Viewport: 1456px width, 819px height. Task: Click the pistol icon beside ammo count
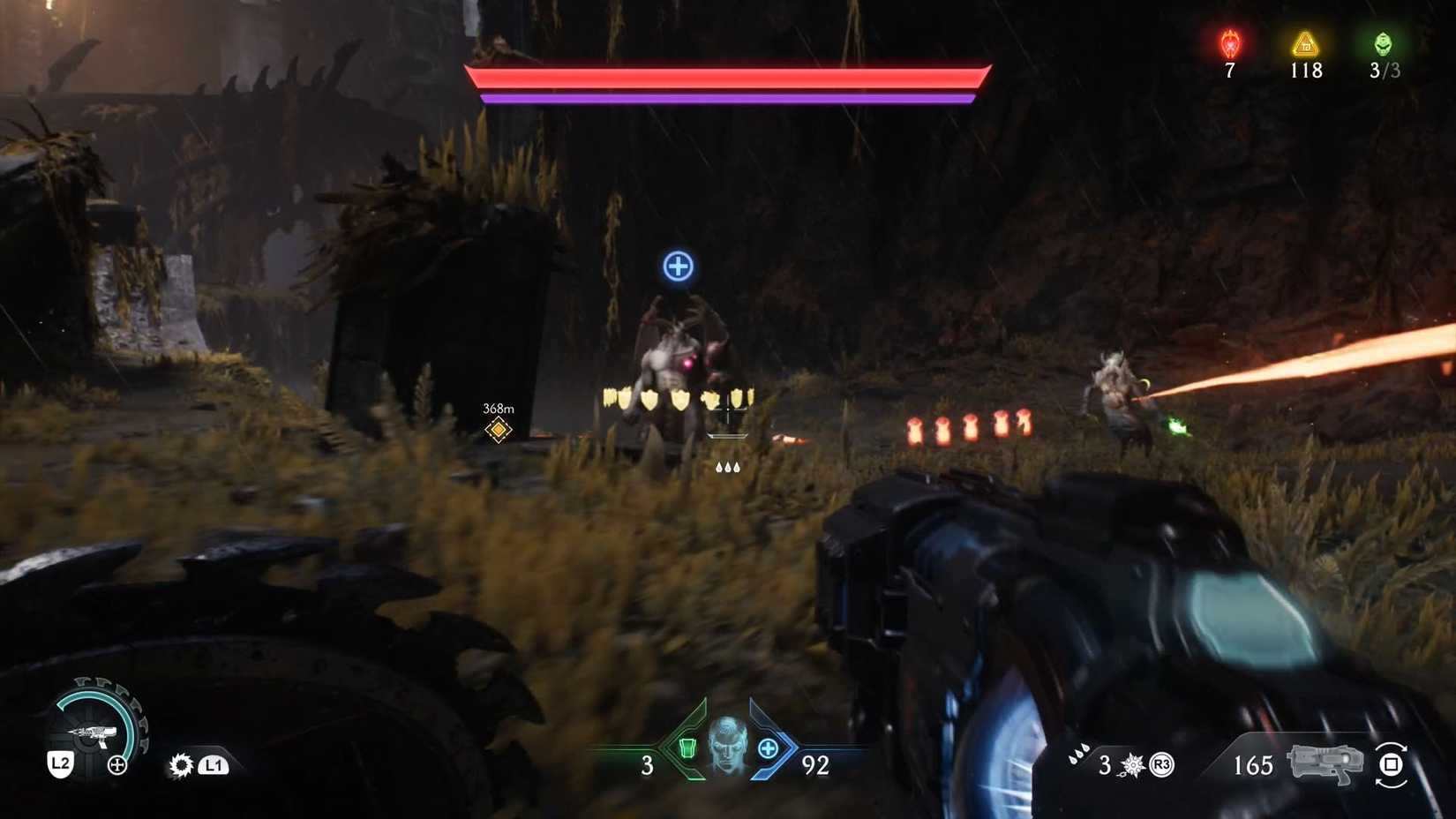[x=1325, y=763]
